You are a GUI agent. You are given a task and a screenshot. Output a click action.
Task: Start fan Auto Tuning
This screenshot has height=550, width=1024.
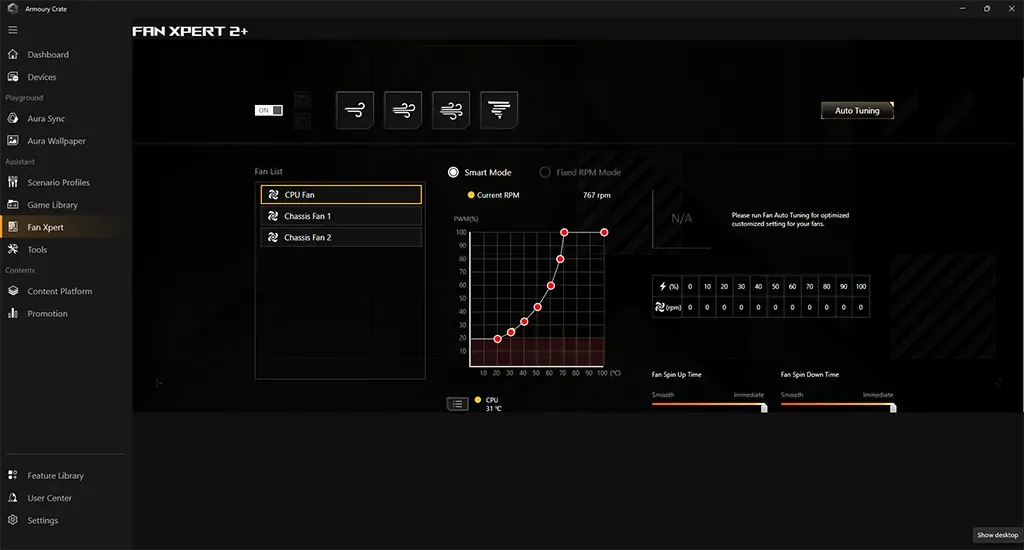coord(857,111)
